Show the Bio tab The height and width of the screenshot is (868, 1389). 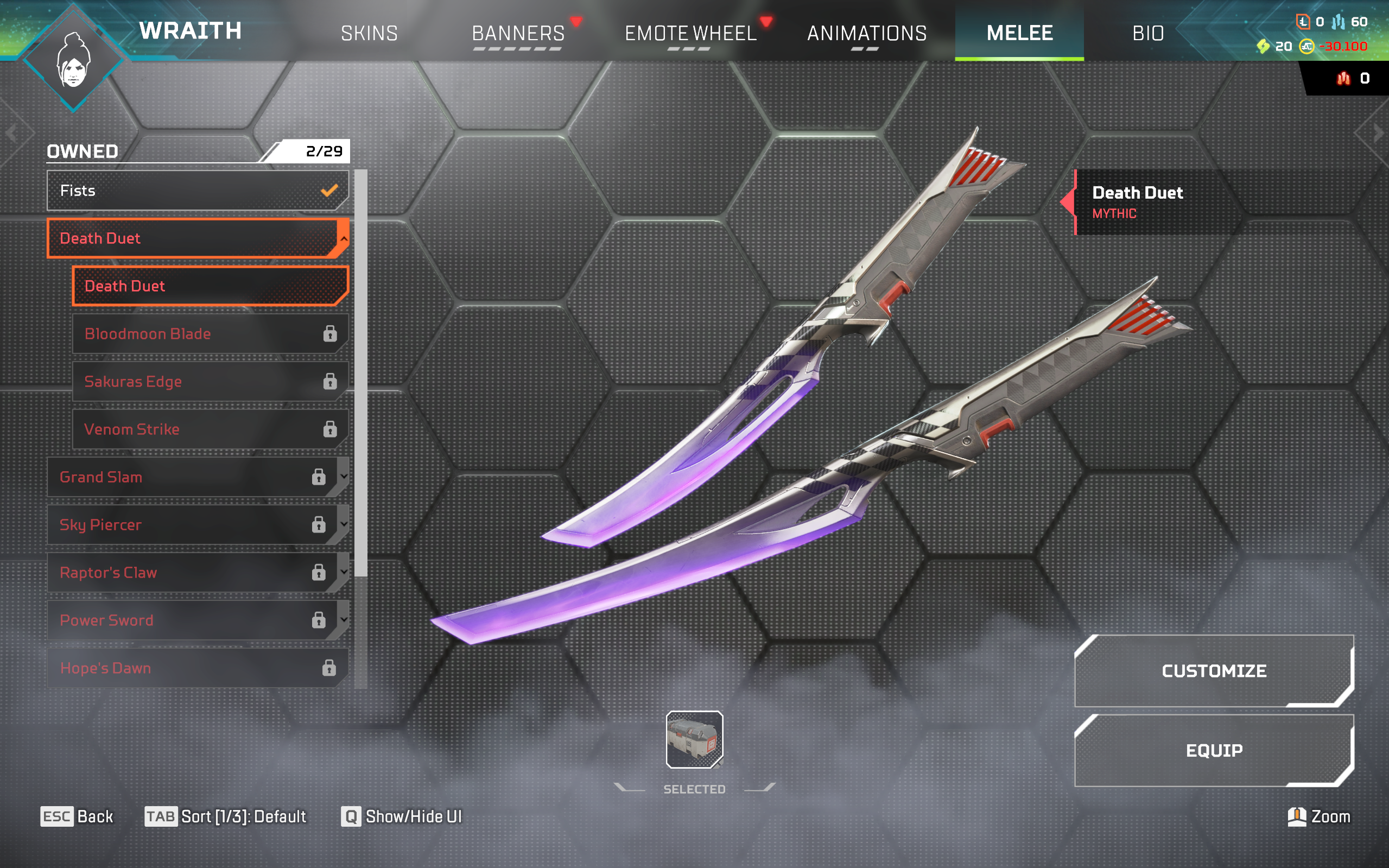(1148, 33)
